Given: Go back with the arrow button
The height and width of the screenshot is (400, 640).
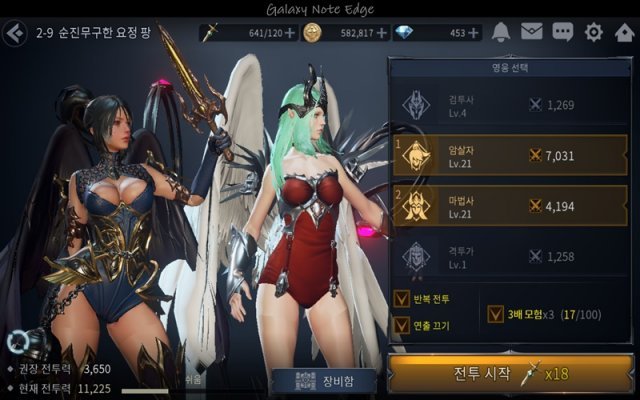Looking at the screenshot, I should (14, 33).
